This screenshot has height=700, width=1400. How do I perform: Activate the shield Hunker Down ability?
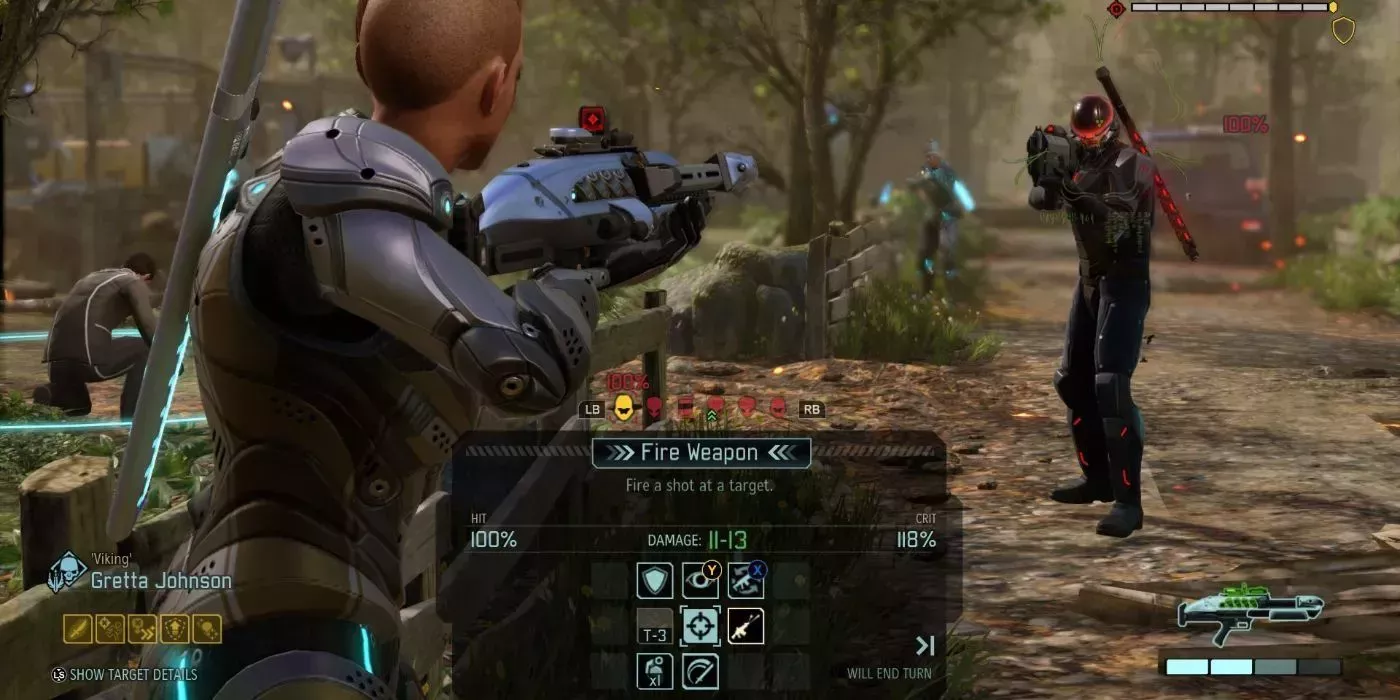coord(654,580)
